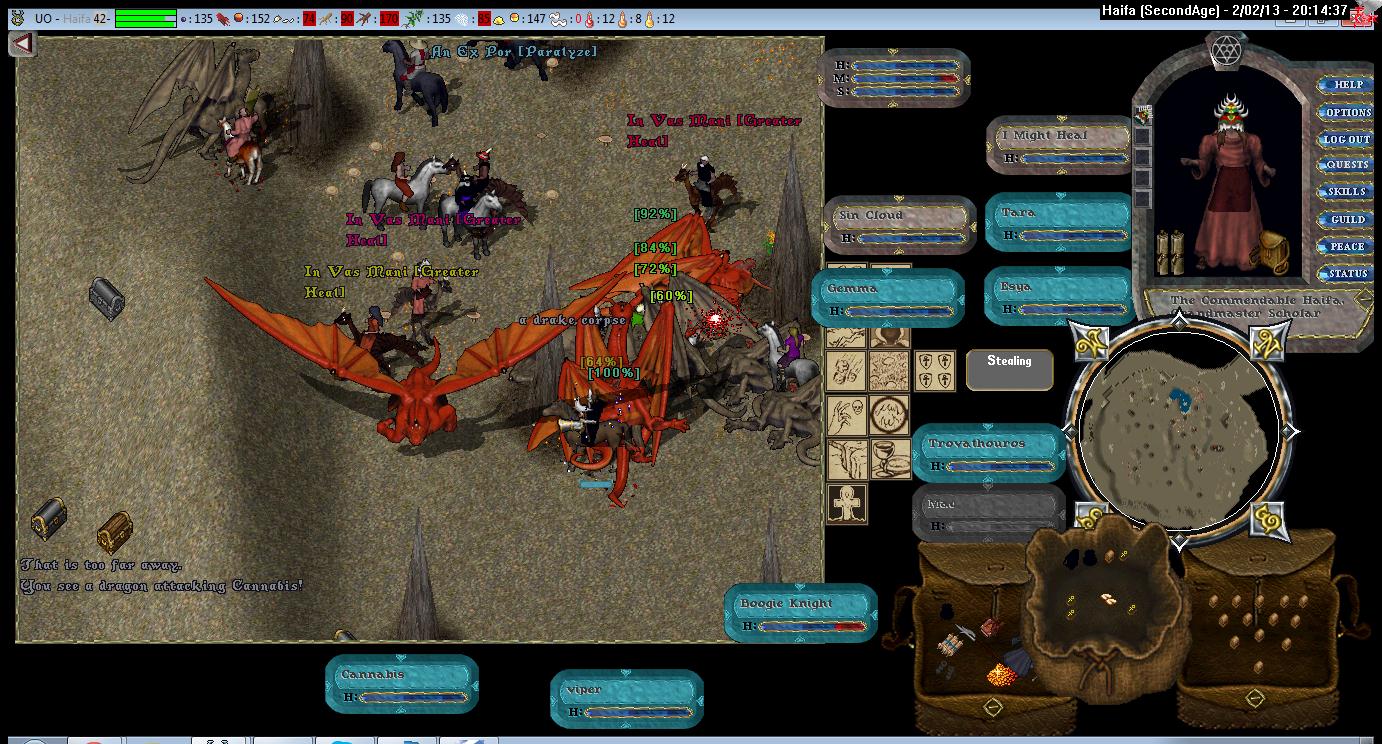Screen dimensions: 1382x744
Task: Show the Skills list
Action: pos(1347,192)
